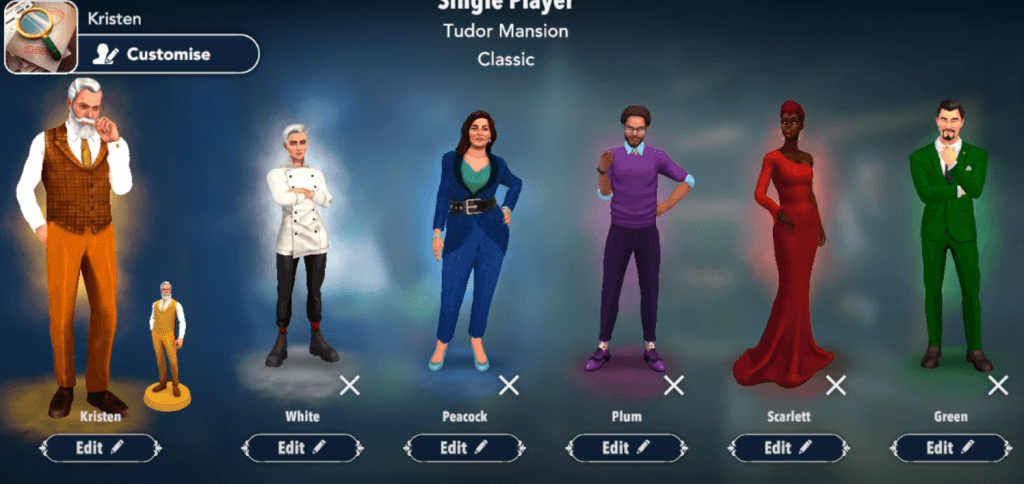This screenshot has width=1024, height=484.
Task: Remove Plum from the game
Action: click(x=674, y=385)
